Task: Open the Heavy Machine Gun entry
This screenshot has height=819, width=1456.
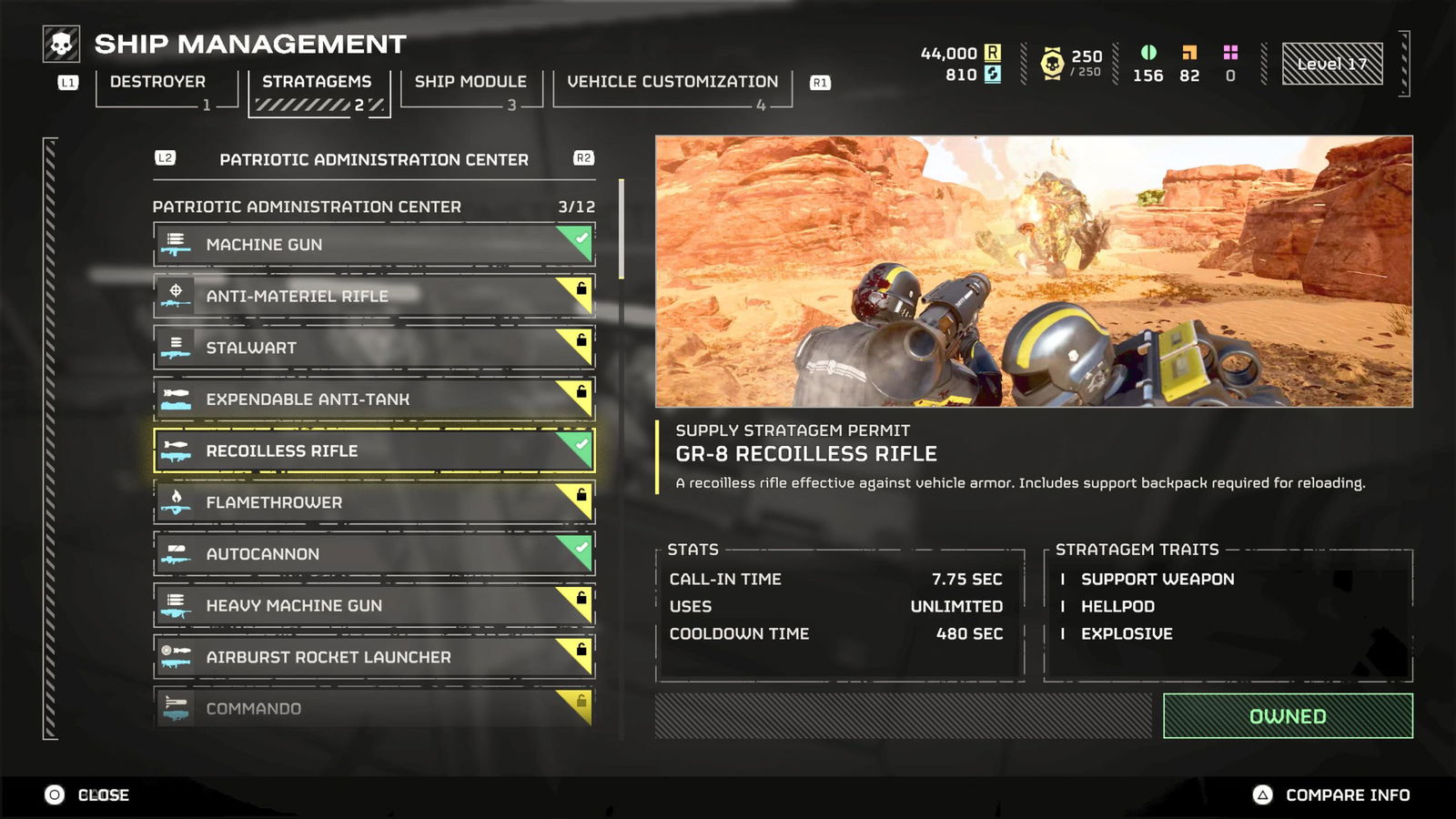Action: tap(374, 605)
